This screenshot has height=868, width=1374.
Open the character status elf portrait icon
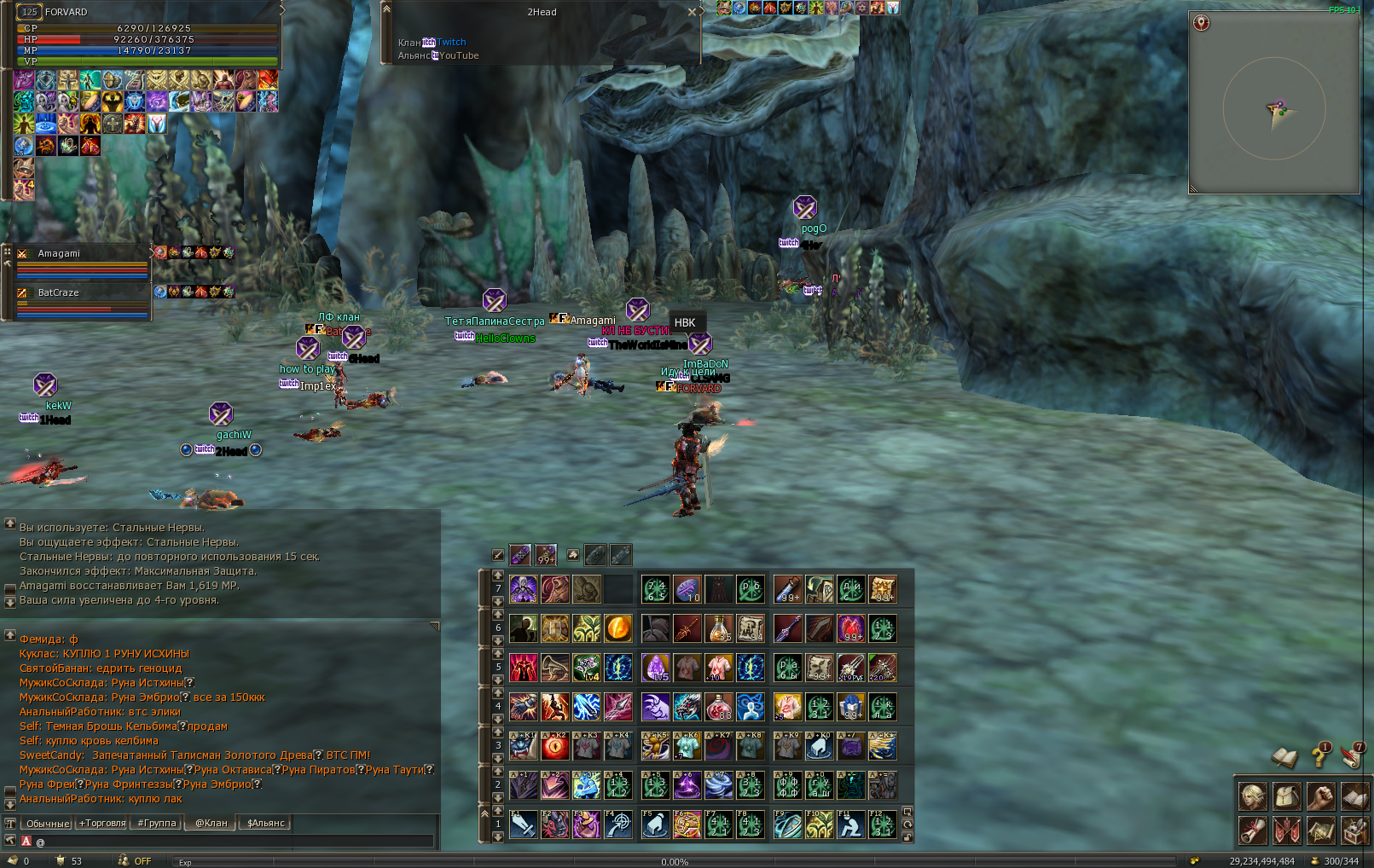(1253, 796)
